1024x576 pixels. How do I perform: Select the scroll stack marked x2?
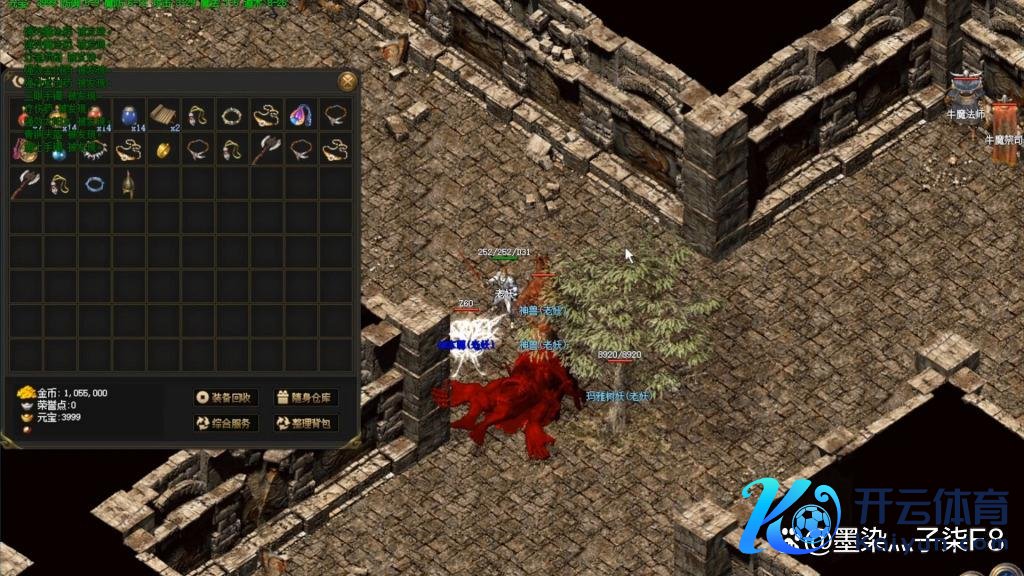point(164,115)
